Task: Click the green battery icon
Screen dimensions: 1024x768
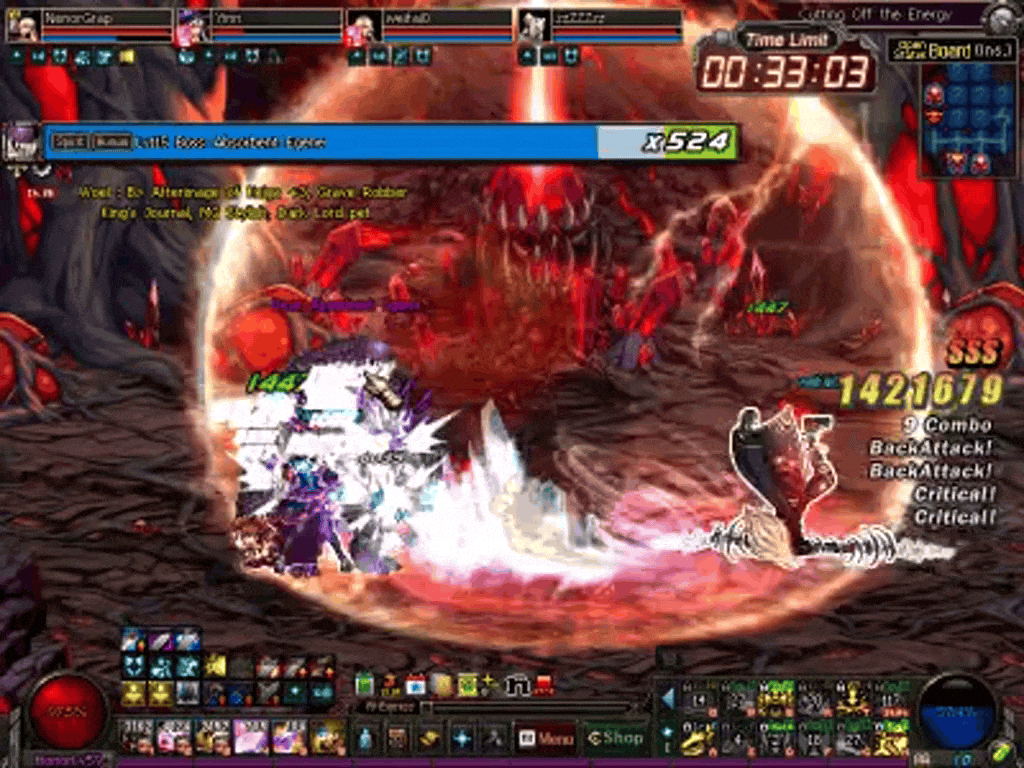Action: click(365, 685)
